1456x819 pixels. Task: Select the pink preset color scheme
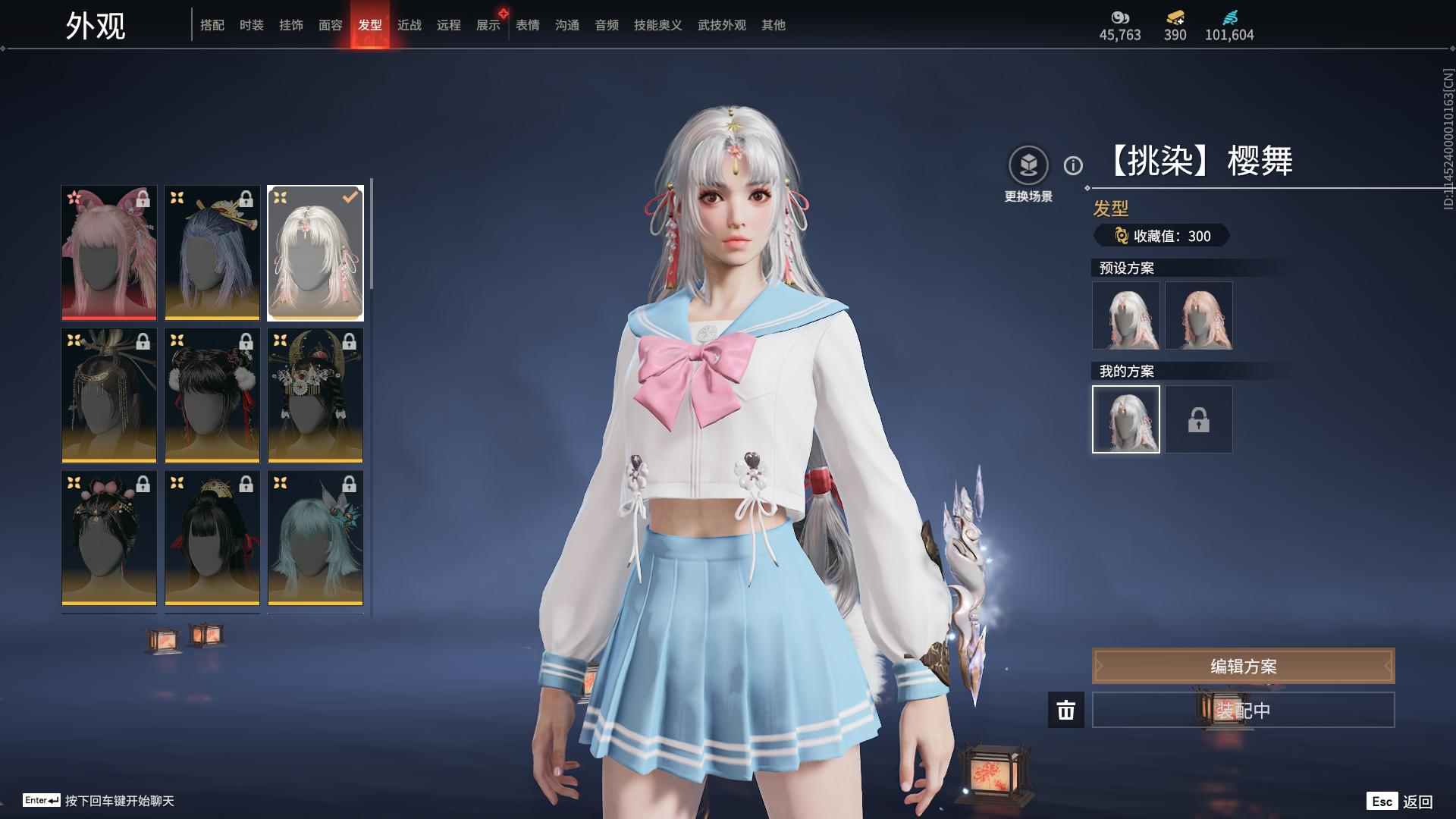tap(1198, 315)
